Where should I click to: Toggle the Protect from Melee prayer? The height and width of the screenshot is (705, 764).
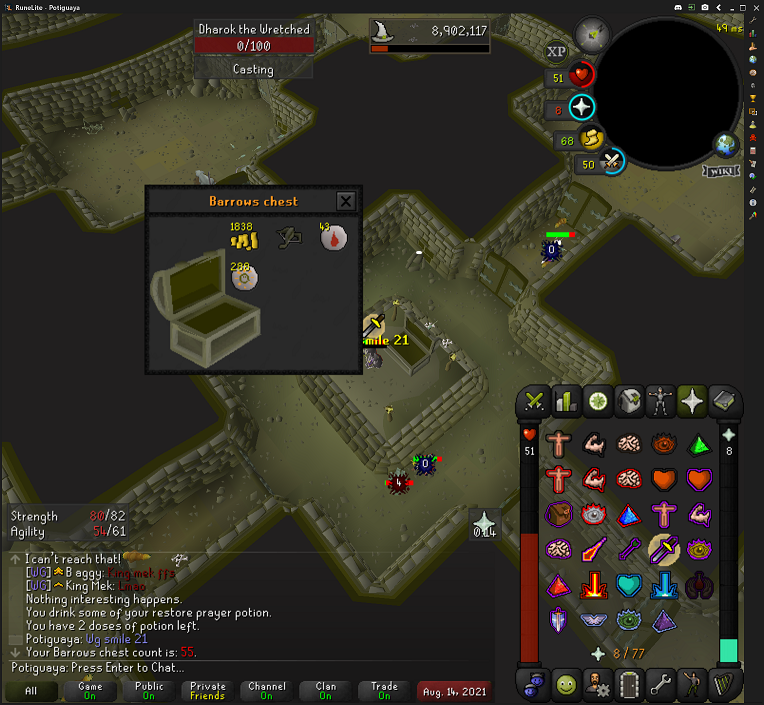[x=663, y=548]
